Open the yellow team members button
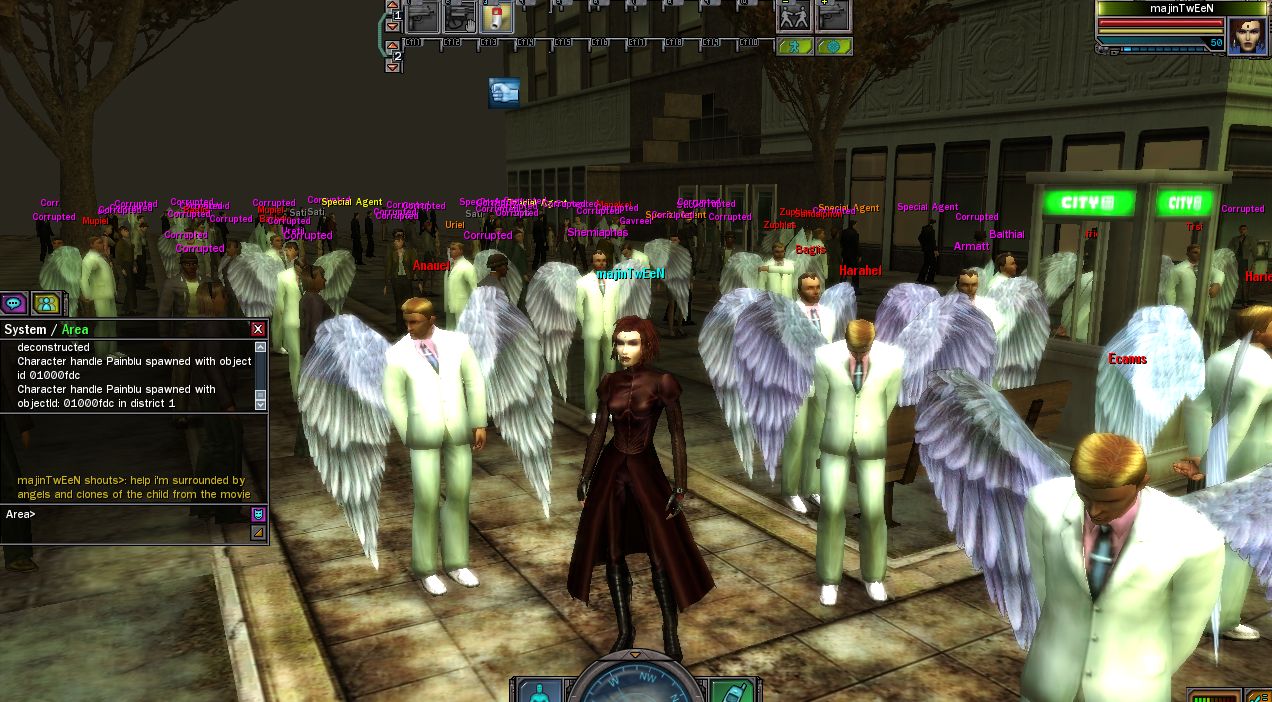This screenshot has width=1272, height=702. [x=45, y=302]
